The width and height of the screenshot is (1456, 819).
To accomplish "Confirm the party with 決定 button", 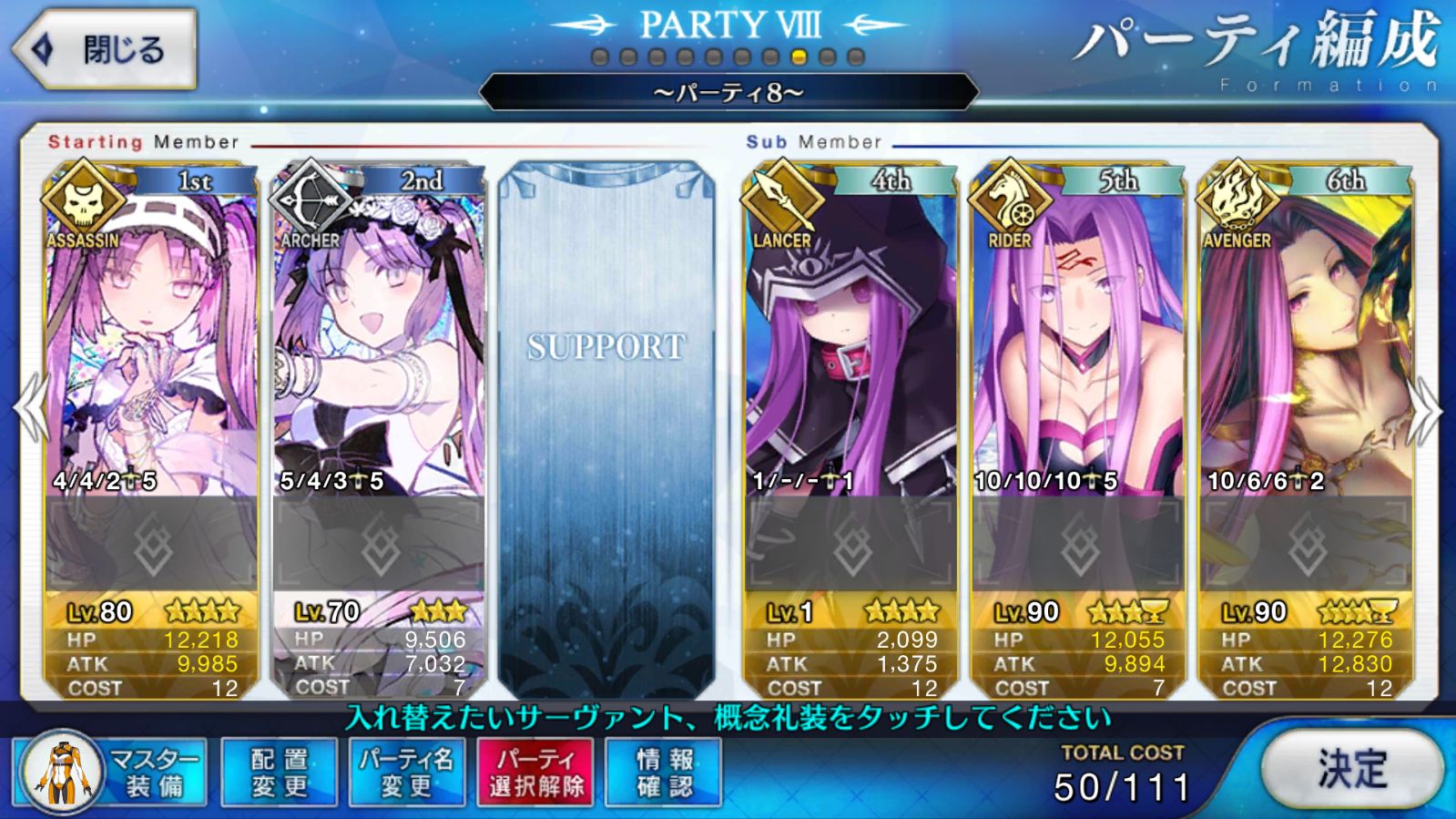I will coord(1351,769).
